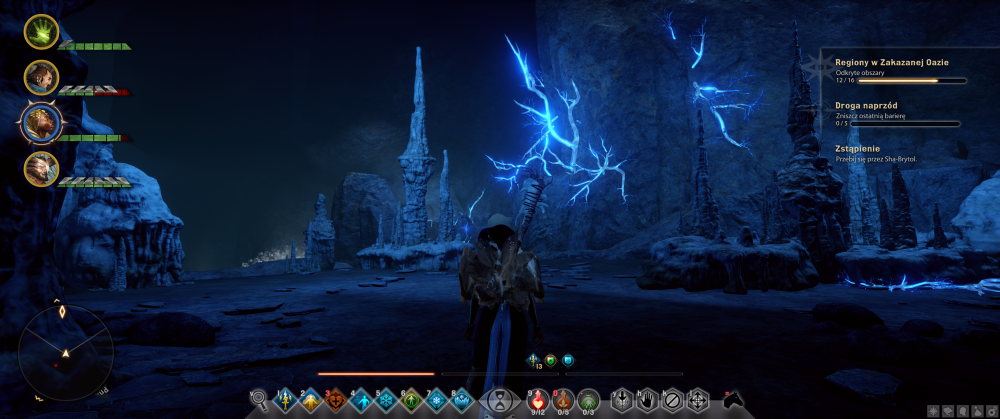Select the blonde companion's highlighted portrait

(42, 122)
